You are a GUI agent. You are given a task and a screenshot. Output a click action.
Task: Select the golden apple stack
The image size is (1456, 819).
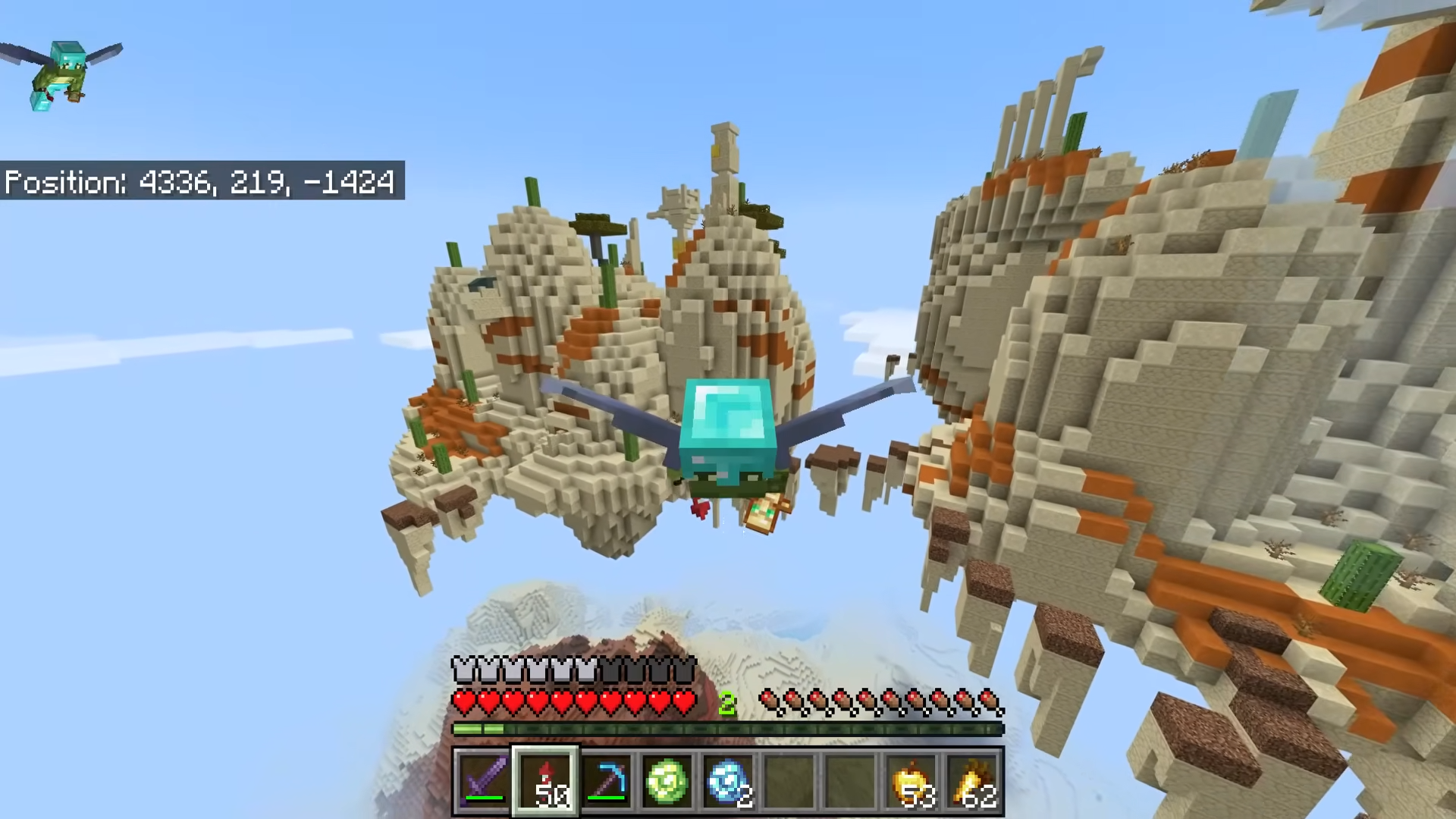pyautogui.click(x=912, y=780)
